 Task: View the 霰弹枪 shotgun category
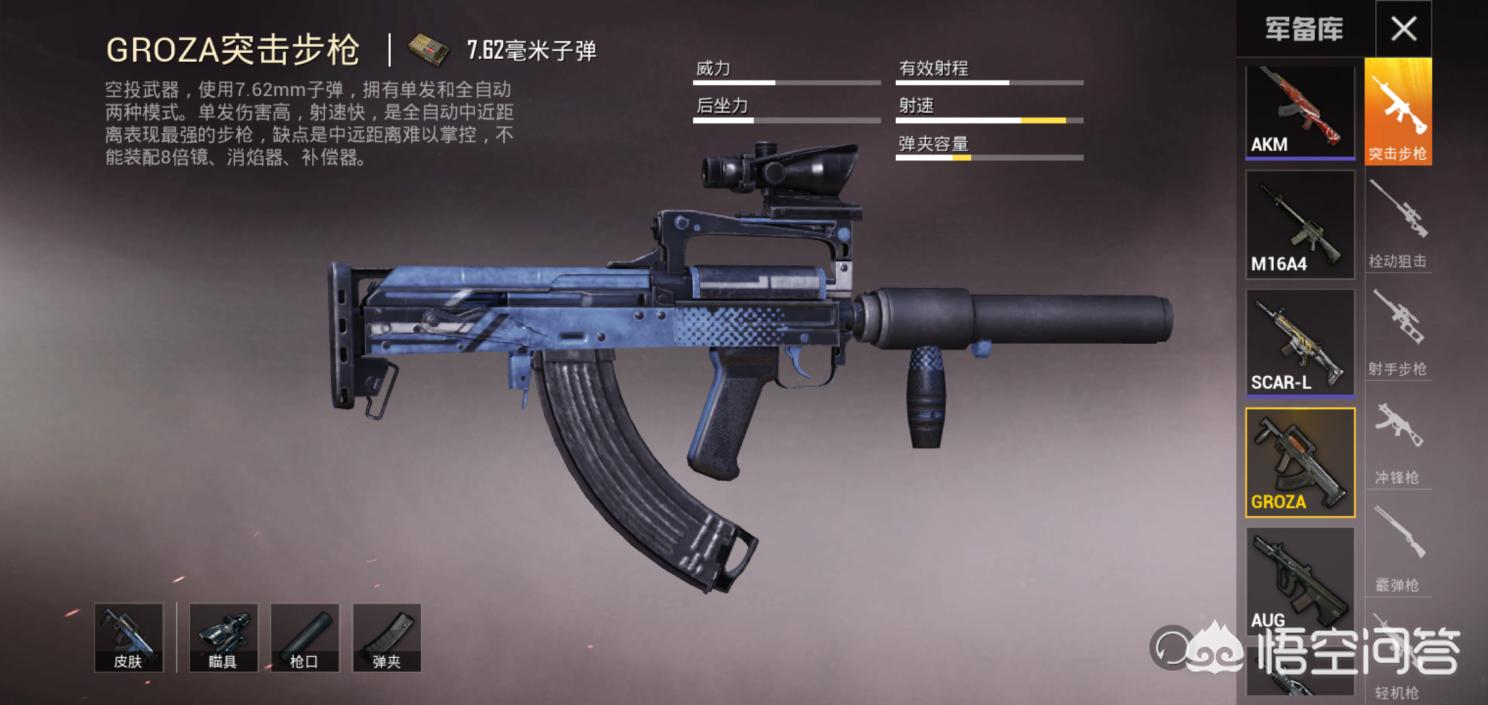pos(1398,549)
